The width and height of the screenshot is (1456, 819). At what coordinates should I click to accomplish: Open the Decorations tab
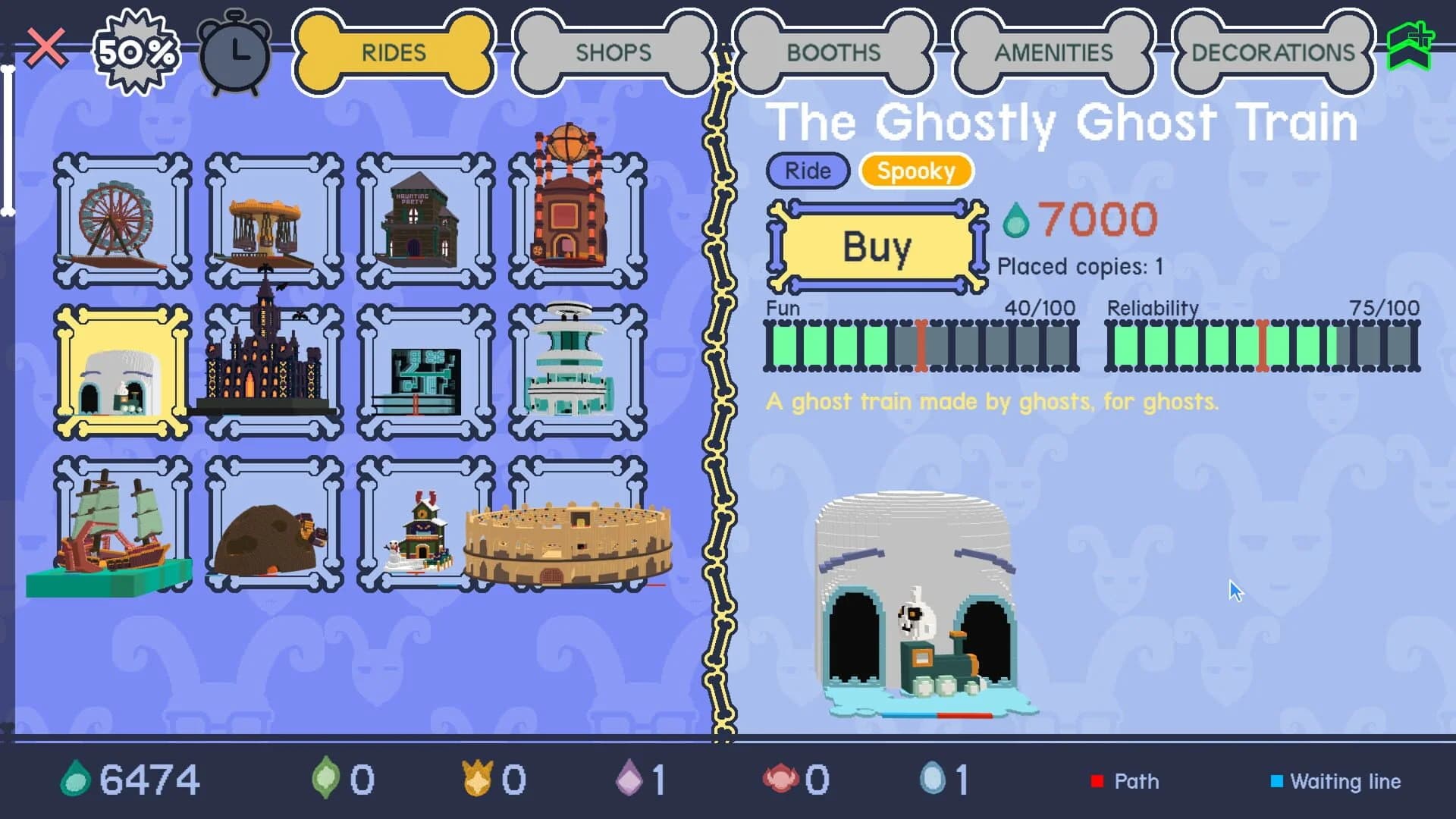[1272, 52]
